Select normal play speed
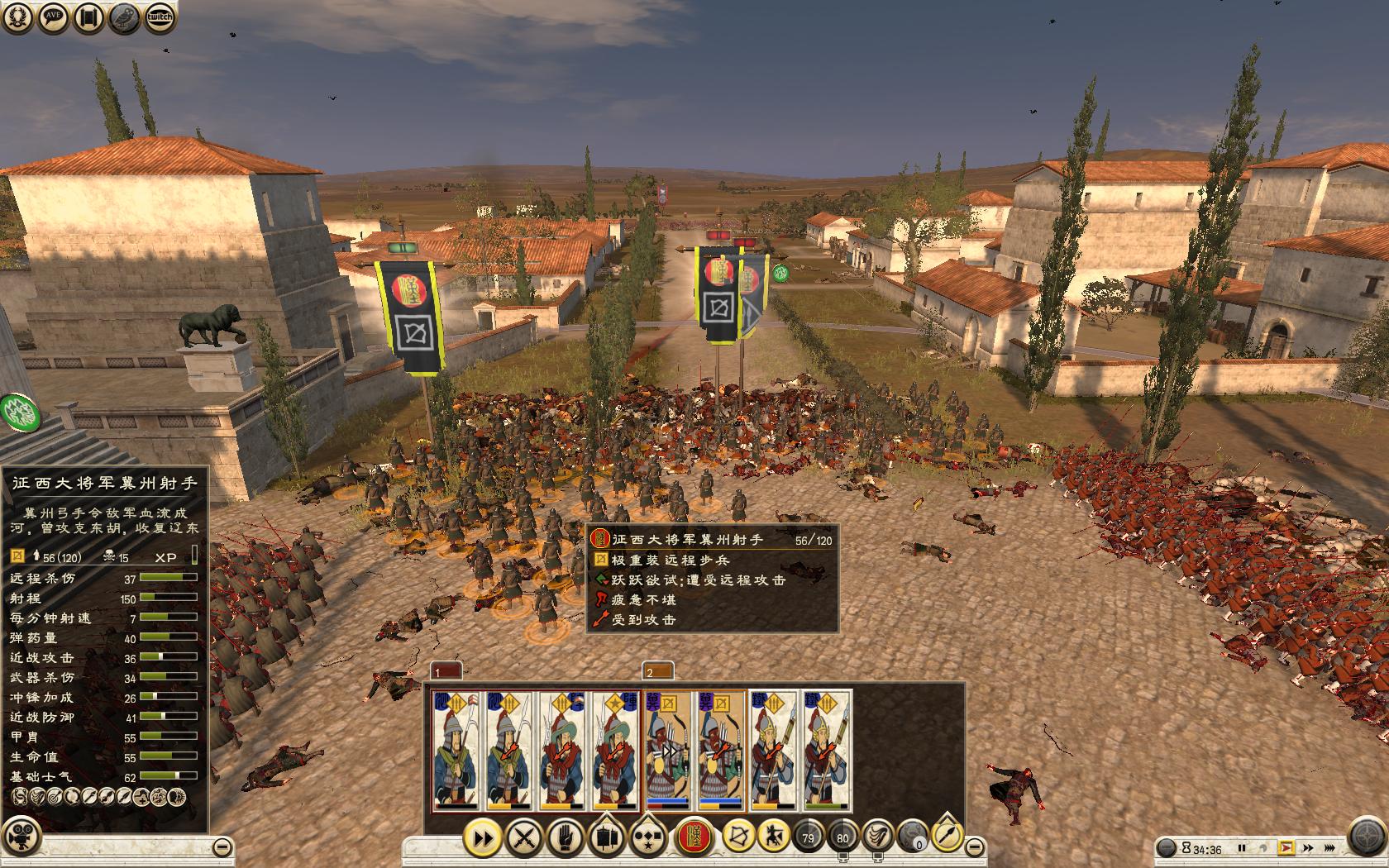The width and height of the screenshot is (1389, 868). click(1285, 848)
